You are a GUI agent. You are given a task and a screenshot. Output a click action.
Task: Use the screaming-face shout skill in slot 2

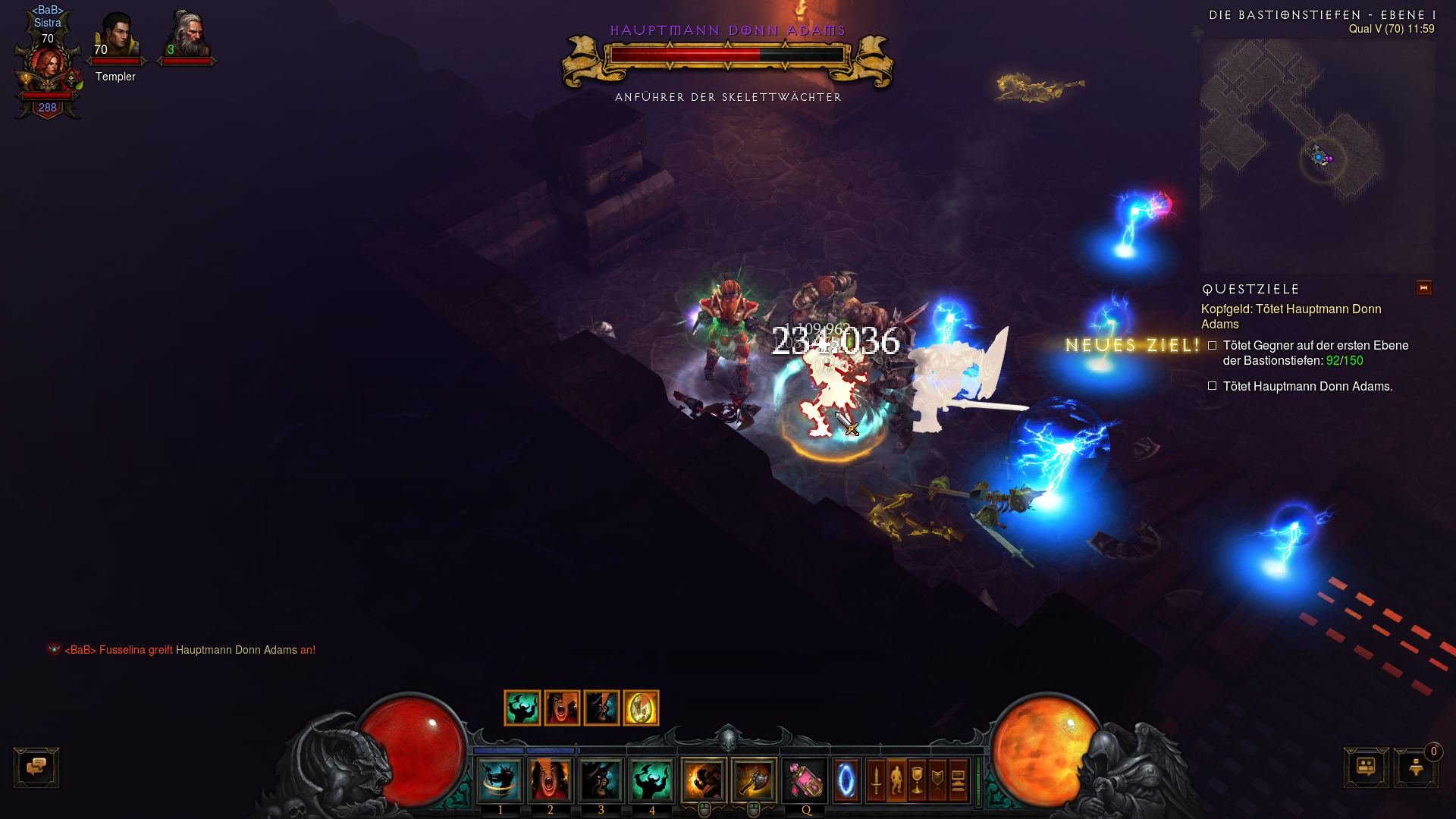click(551, 780)
